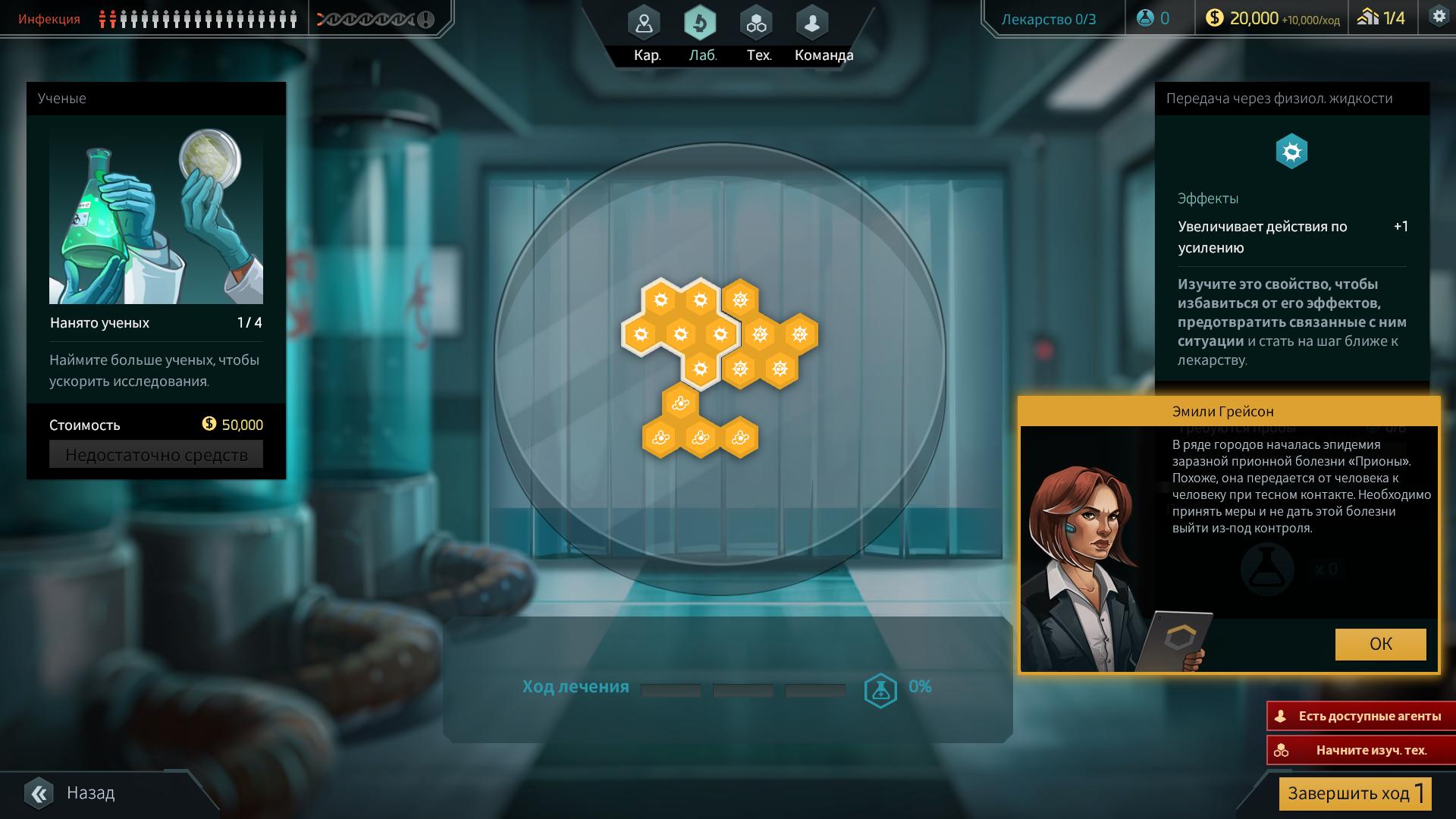Image resolution: width=1456 pixels, height=819 pixels.
Task: Open the gear settings menu
Action: 1438,17
